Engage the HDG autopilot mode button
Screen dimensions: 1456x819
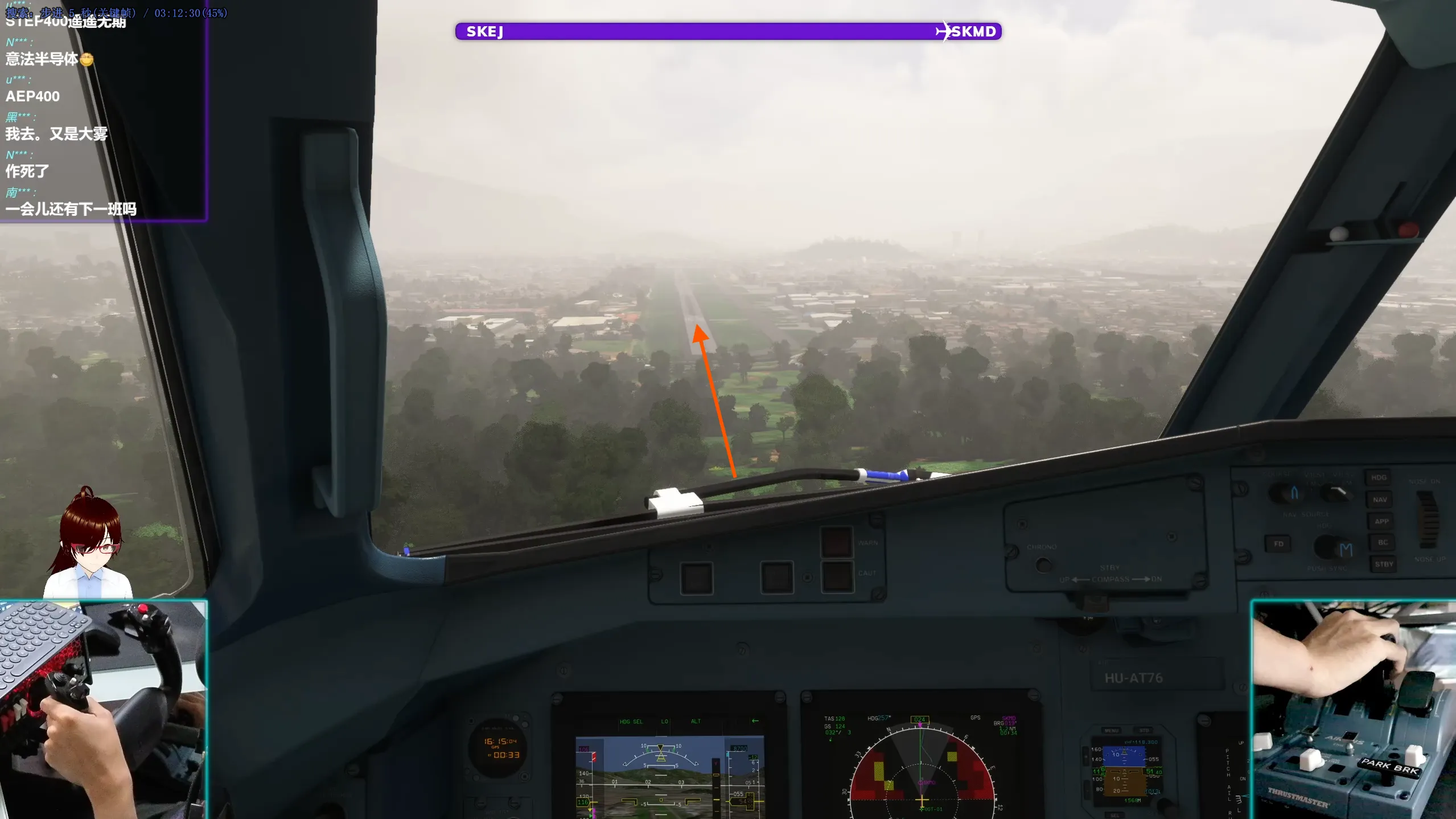[x=1379, y=478]
